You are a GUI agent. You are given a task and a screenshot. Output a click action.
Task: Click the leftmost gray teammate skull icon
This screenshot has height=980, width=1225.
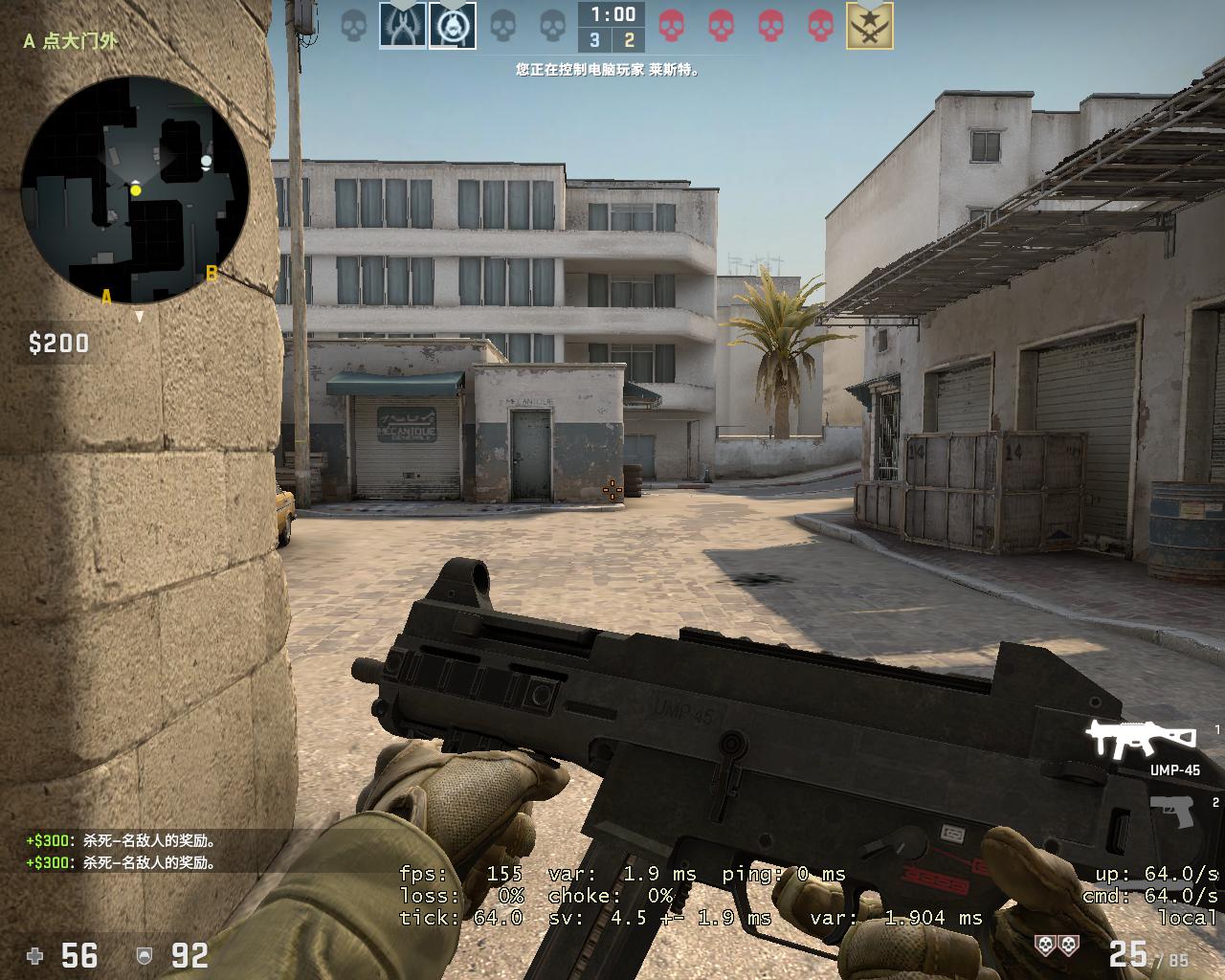354,26
